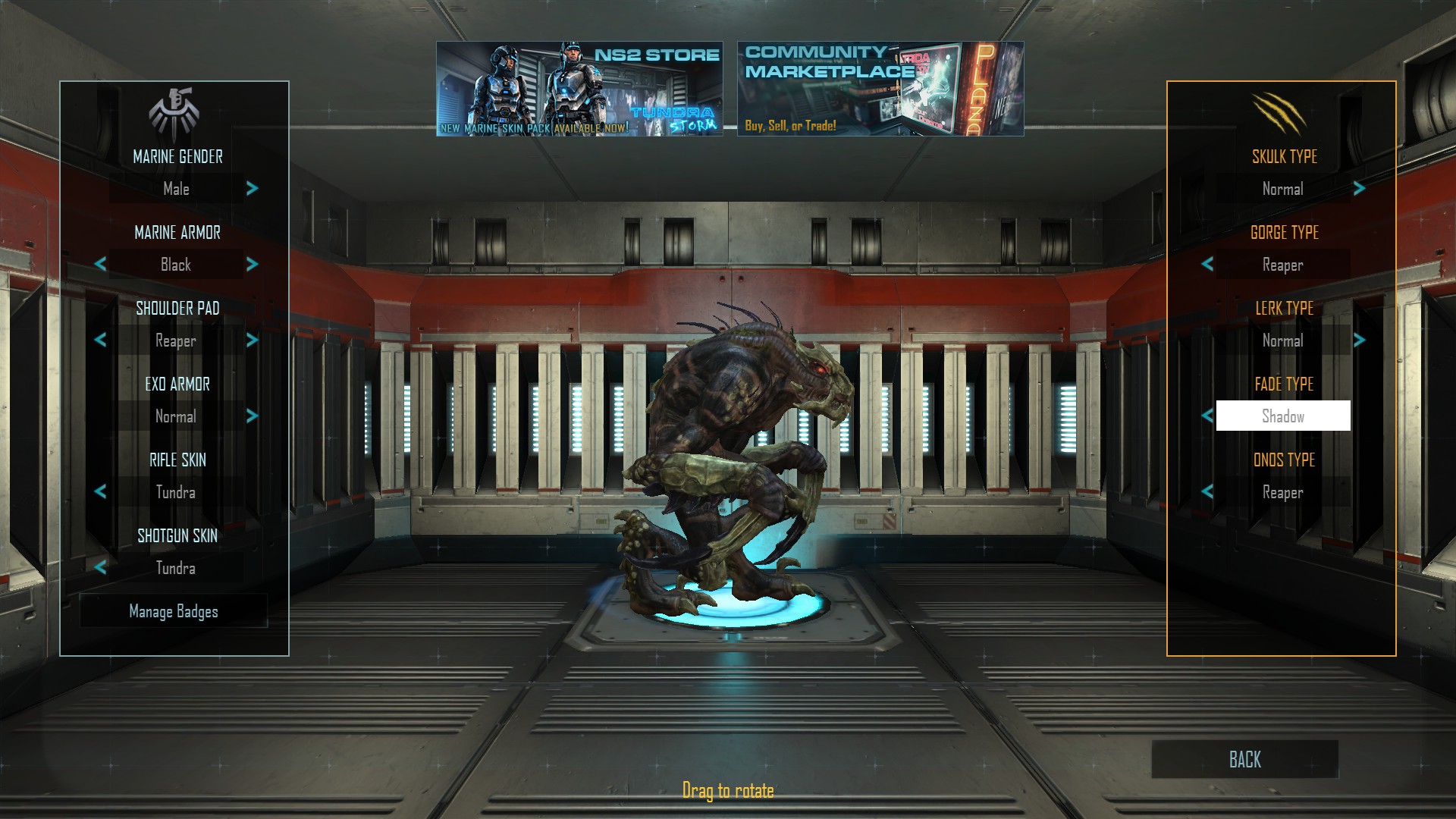Open Manage Badges
Image resolution: width=1456 pixels, height=819 pixels.
pos(174,611)
